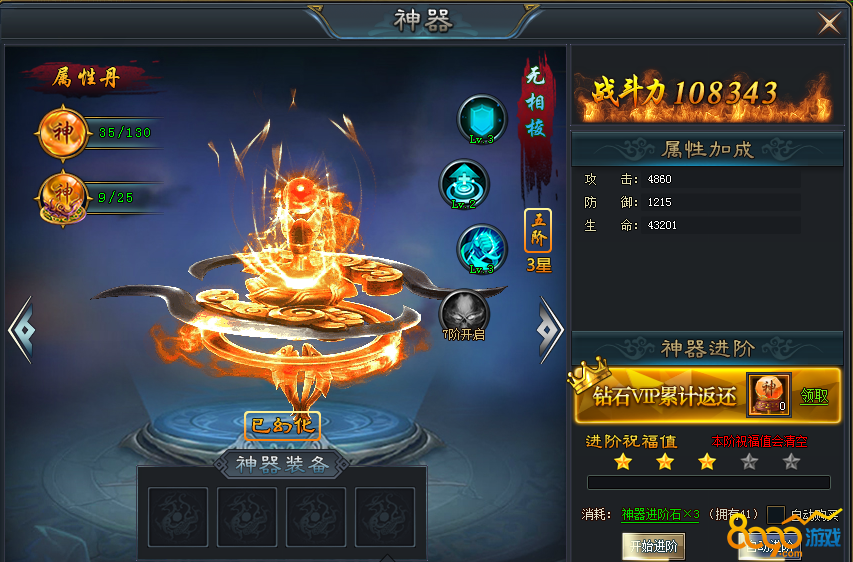Show the previous artifact with left arrow
The image size is (853, 562).
[x=19, y=327]
